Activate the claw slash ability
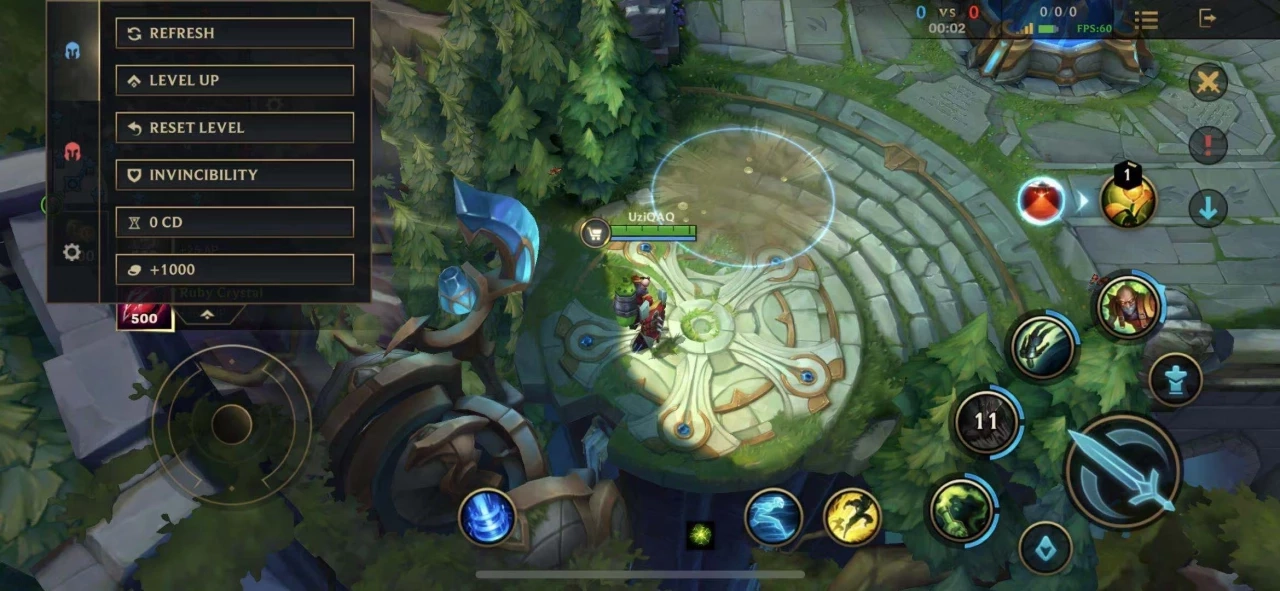Viewport: 1280px width, 591px height. point(1042,346)
